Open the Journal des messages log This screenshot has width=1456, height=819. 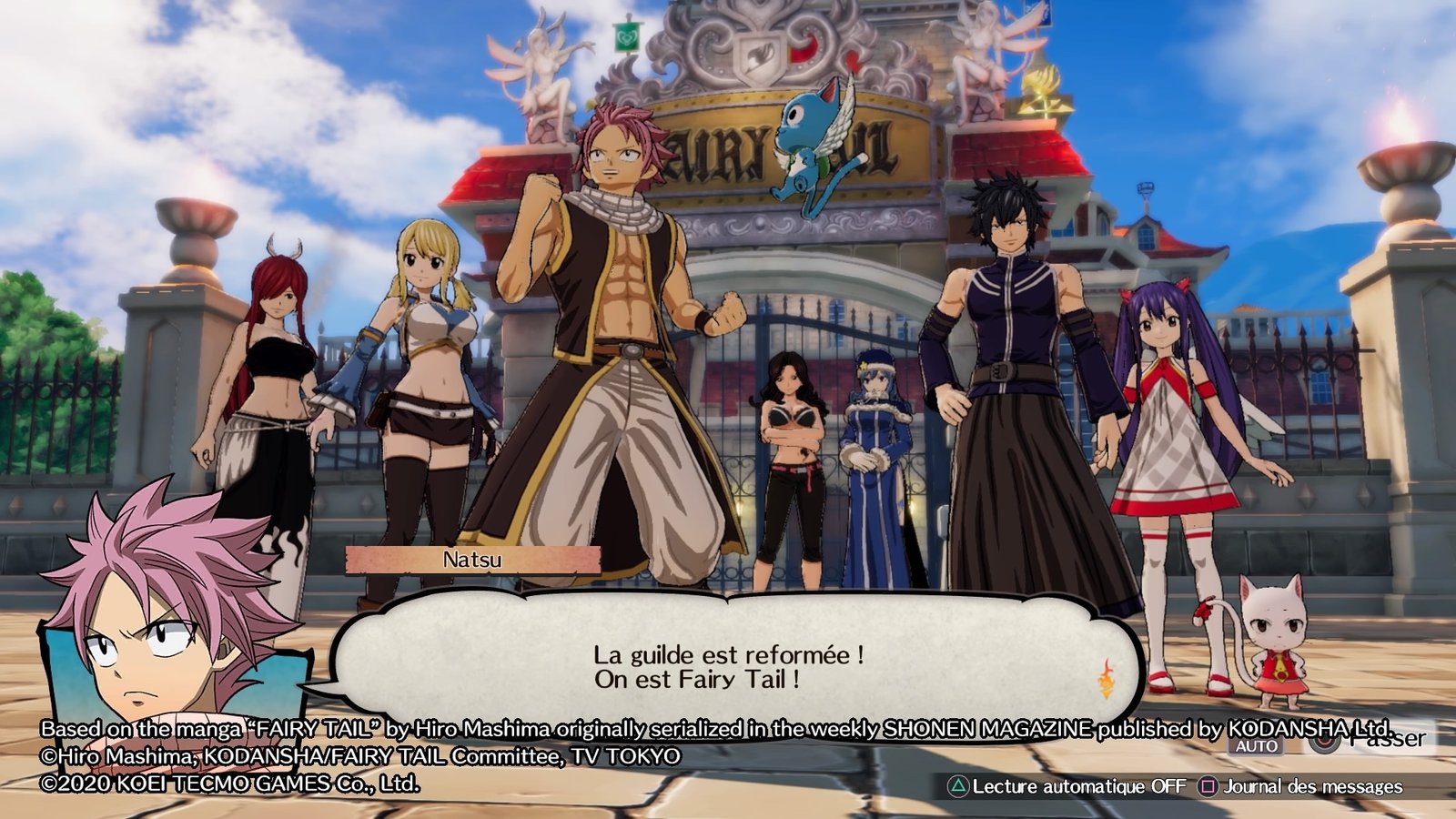click(1312, 786)
